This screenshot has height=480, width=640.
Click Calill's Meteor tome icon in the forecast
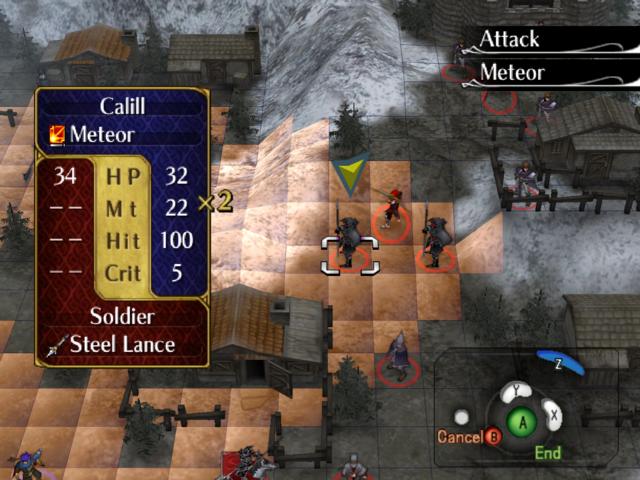click(x=58, y=134)
